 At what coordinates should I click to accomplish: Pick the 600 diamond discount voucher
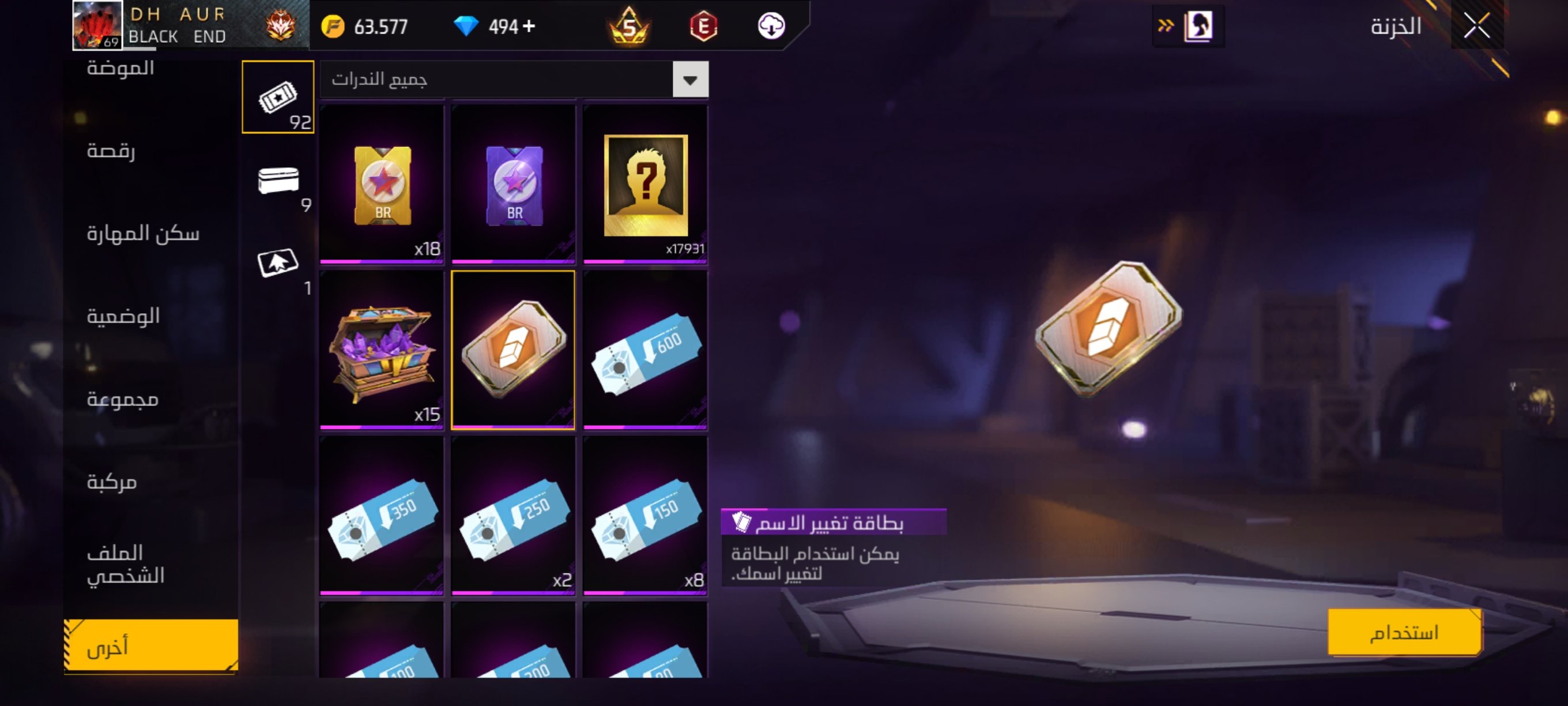click(645, 350)
